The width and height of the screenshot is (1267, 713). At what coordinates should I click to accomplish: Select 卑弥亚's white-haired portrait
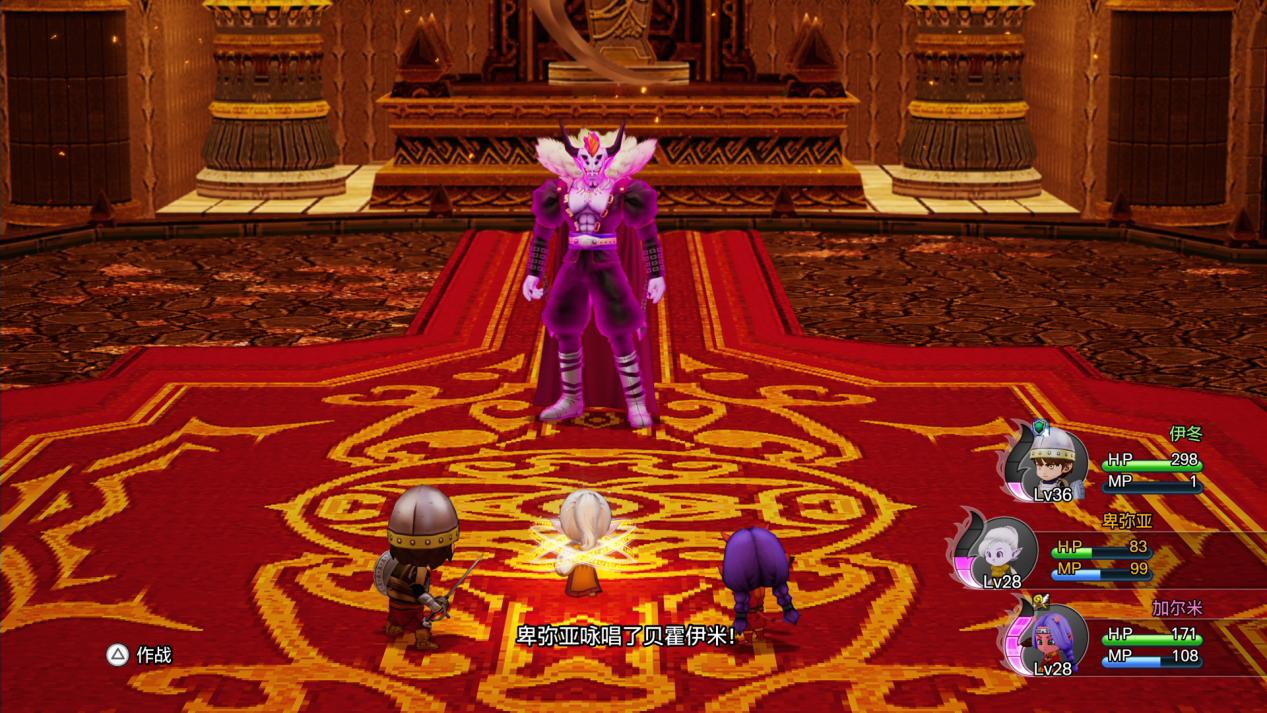click(999, 549)
